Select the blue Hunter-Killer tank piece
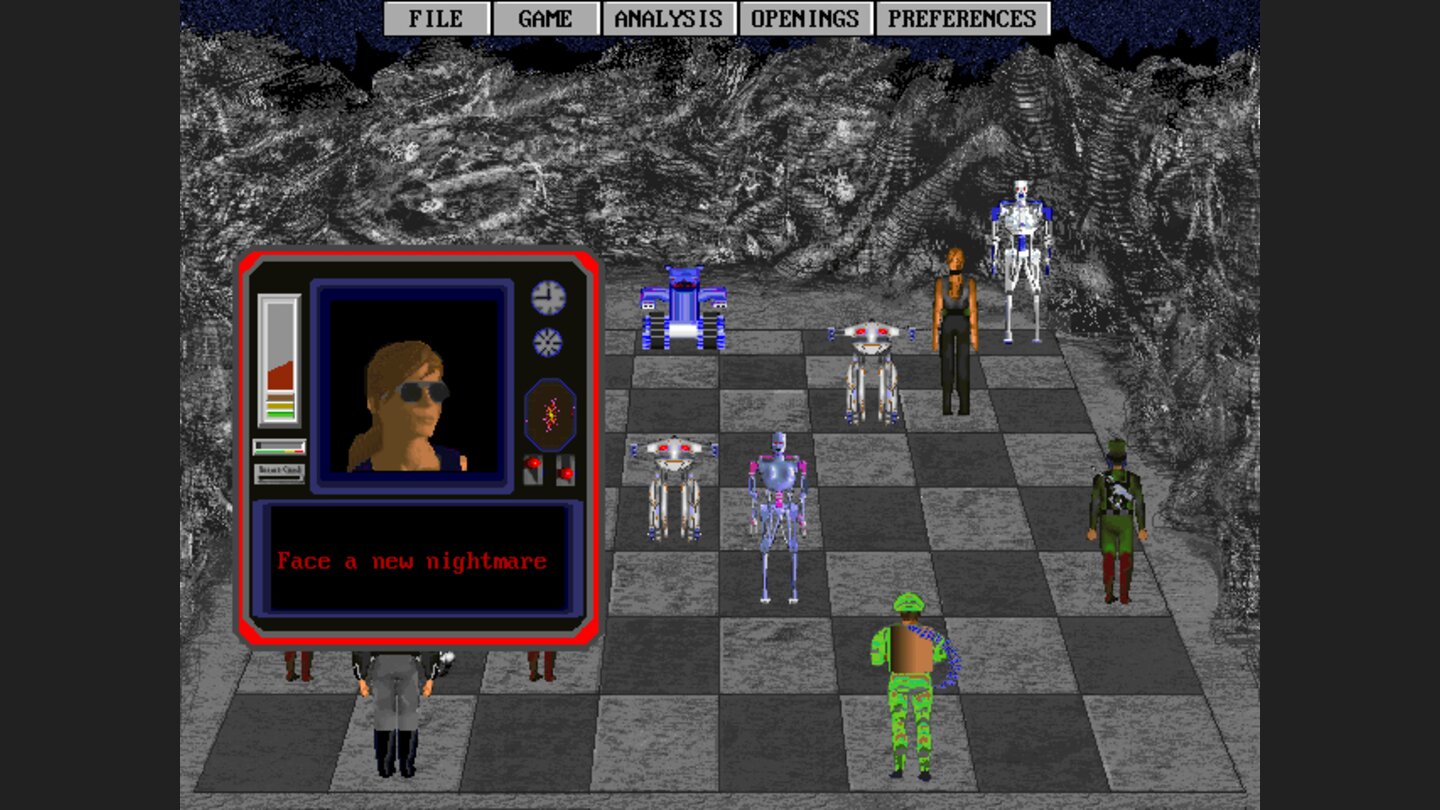This screenshot has height=810, width=1440. click(x=685, y=305)
